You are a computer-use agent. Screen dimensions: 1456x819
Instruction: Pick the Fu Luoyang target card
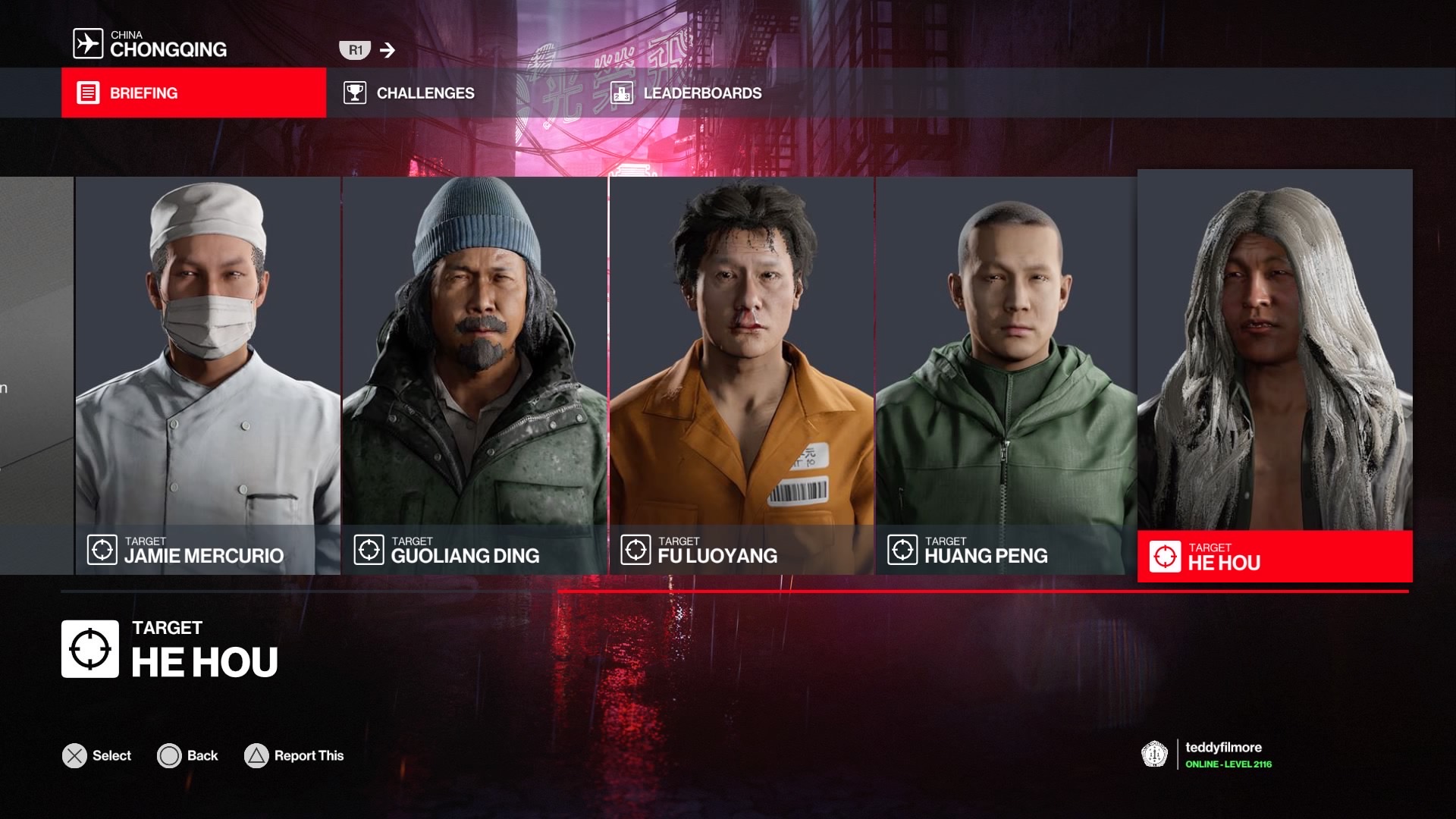[x=742, y=375]
